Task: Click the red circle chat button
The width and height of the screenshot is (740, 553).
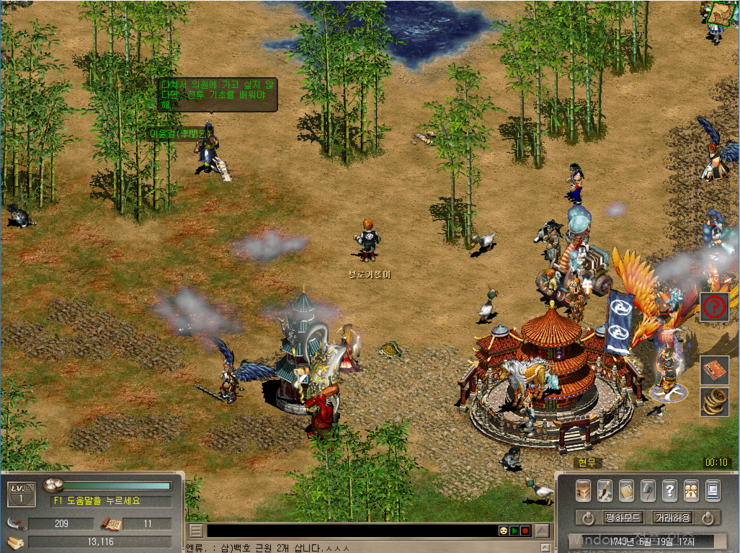Action: pos(525,530)
